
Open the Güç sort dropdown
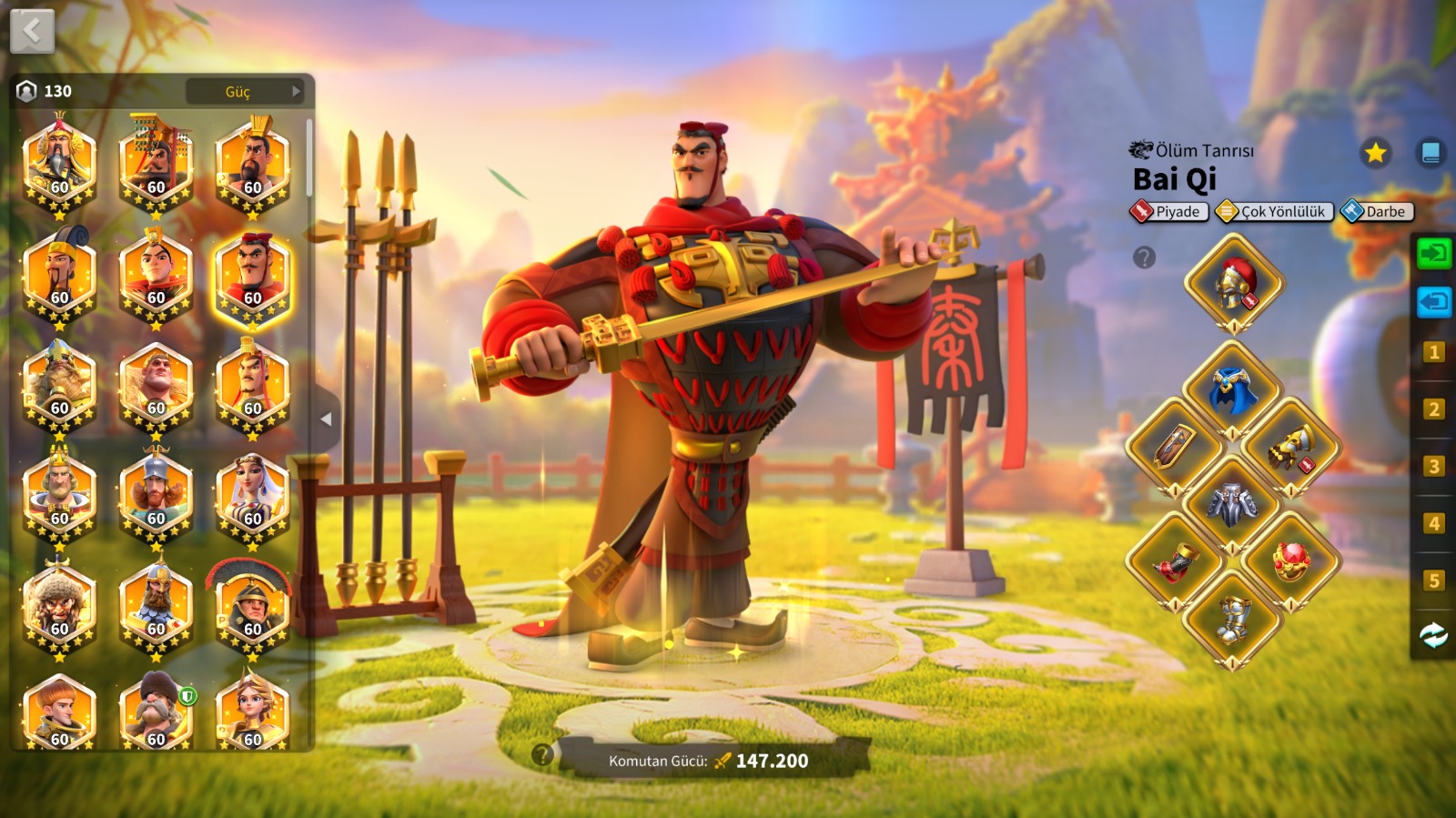pyautogui.click(x=245, y=91)
